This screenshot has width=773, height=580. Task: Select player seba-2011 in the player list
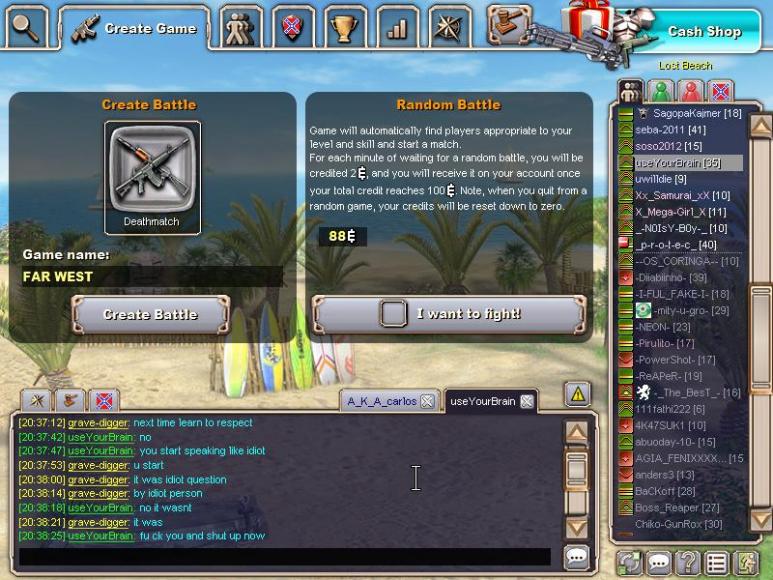click(669, 130)
